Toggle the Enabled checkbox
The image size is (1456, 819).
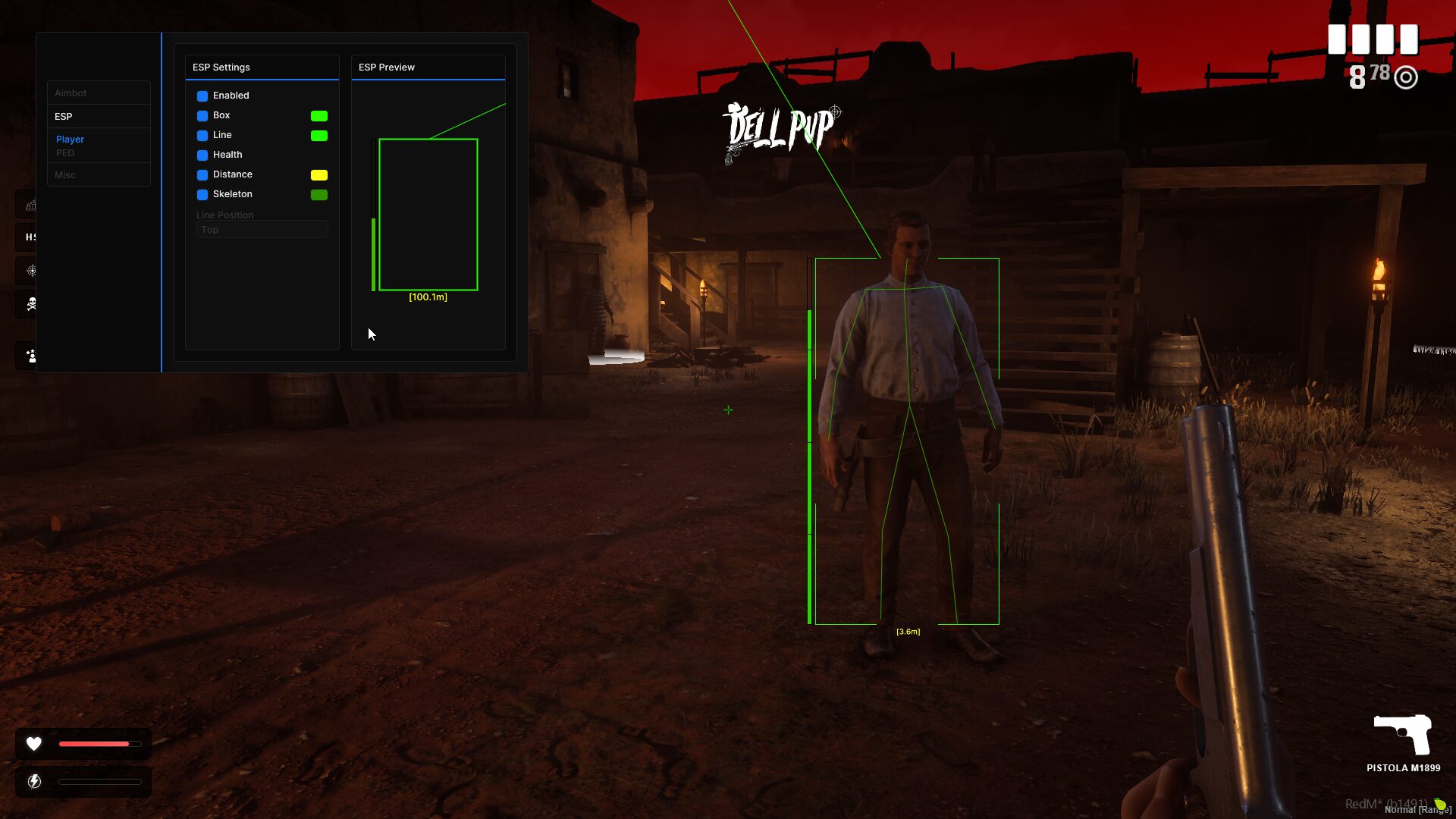tap(202, 96)
